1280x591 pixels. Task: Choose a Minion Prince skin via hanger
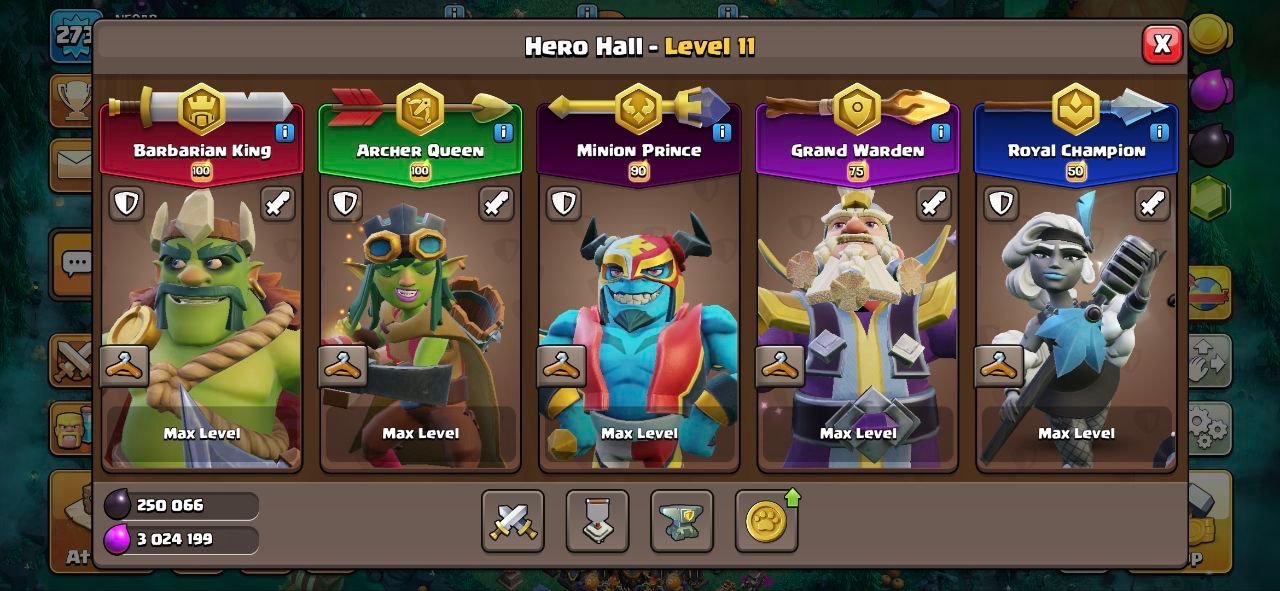[x=561, y=366]
